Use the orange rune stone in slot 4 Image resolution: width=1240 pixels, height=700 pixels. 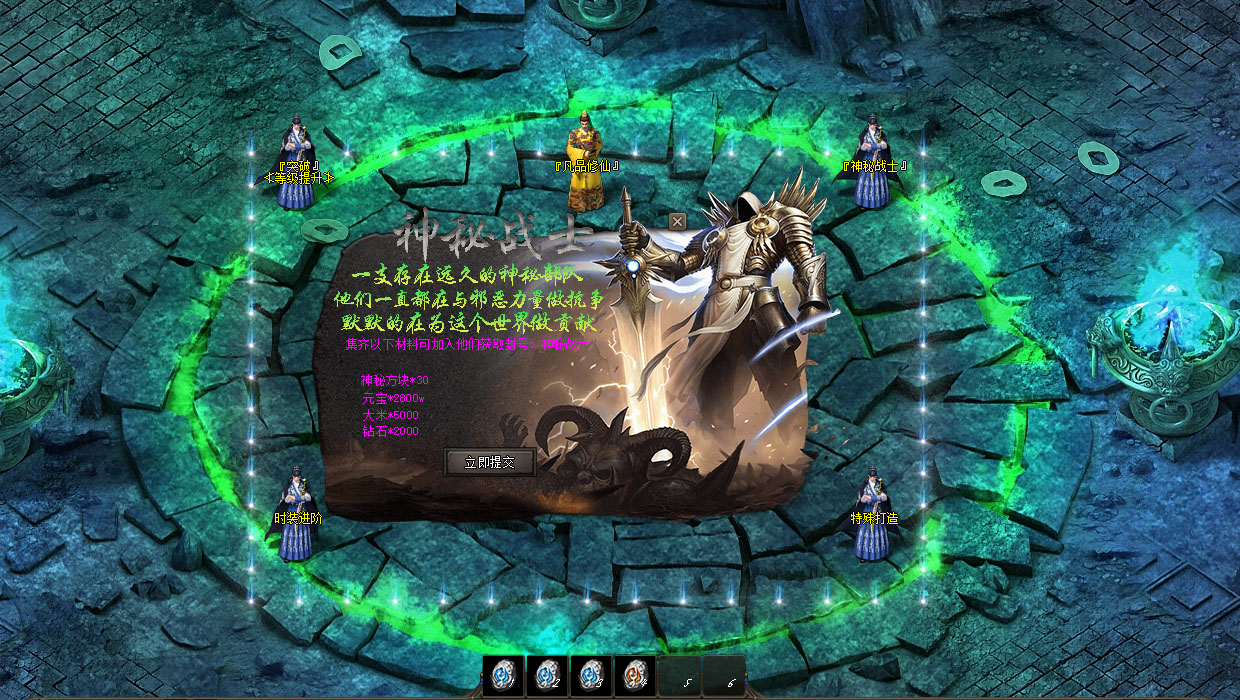point(635,676)
